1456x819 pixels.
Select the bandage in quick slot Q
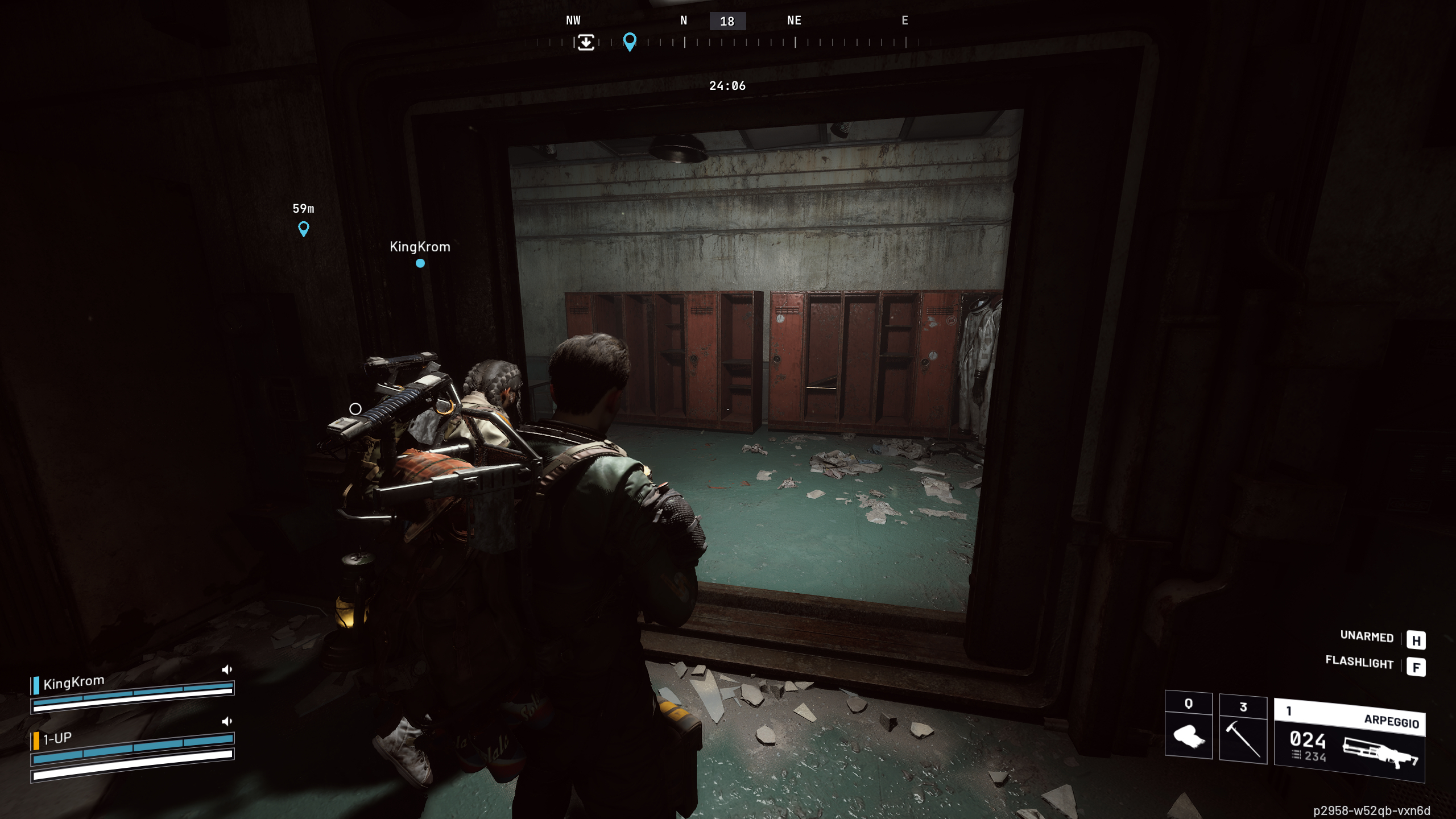click(x=1188, y=737)
